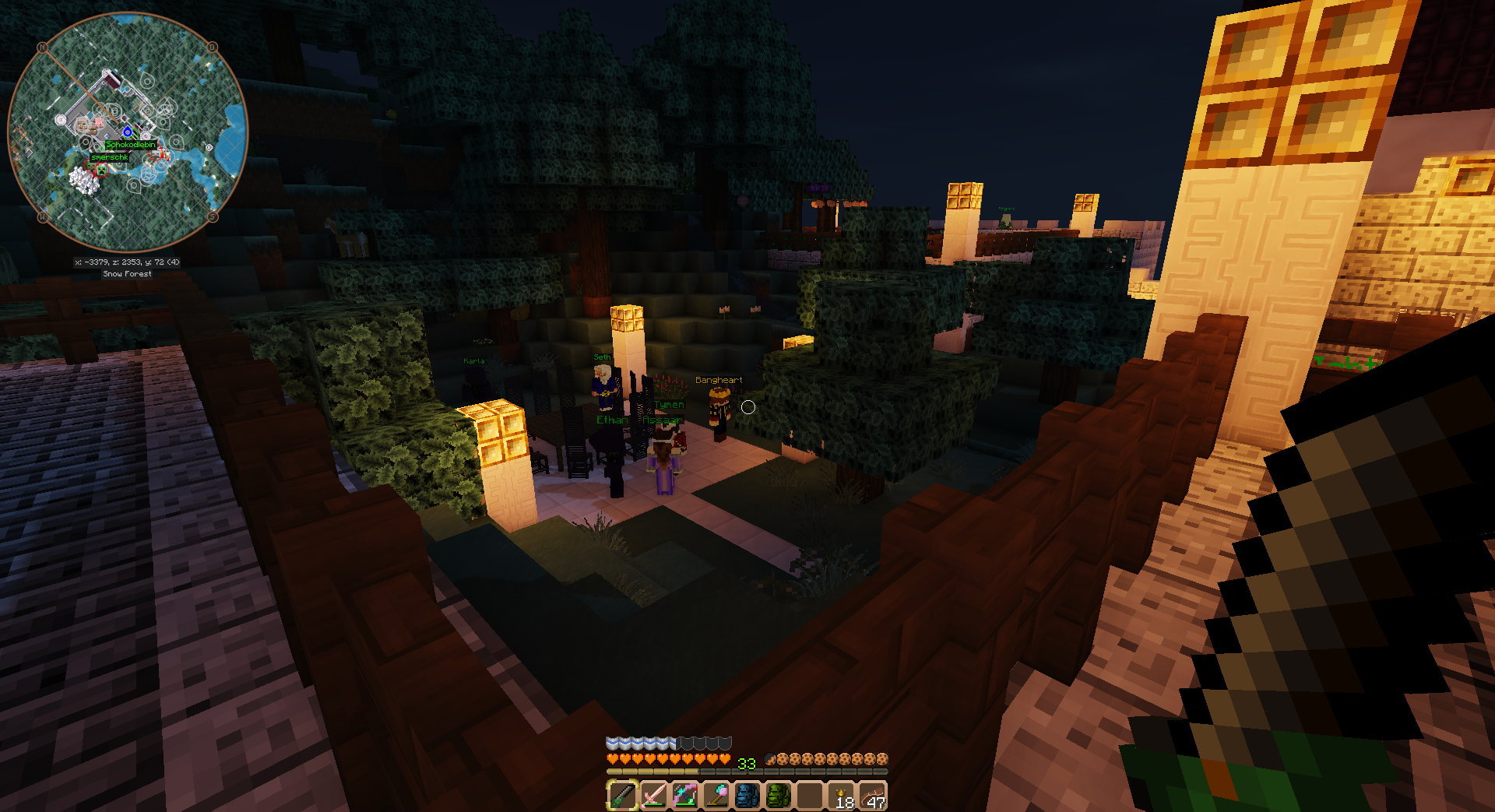Pick the torch stack of 18
This screenshot has height=812, width=1495.
click(842, 796)
